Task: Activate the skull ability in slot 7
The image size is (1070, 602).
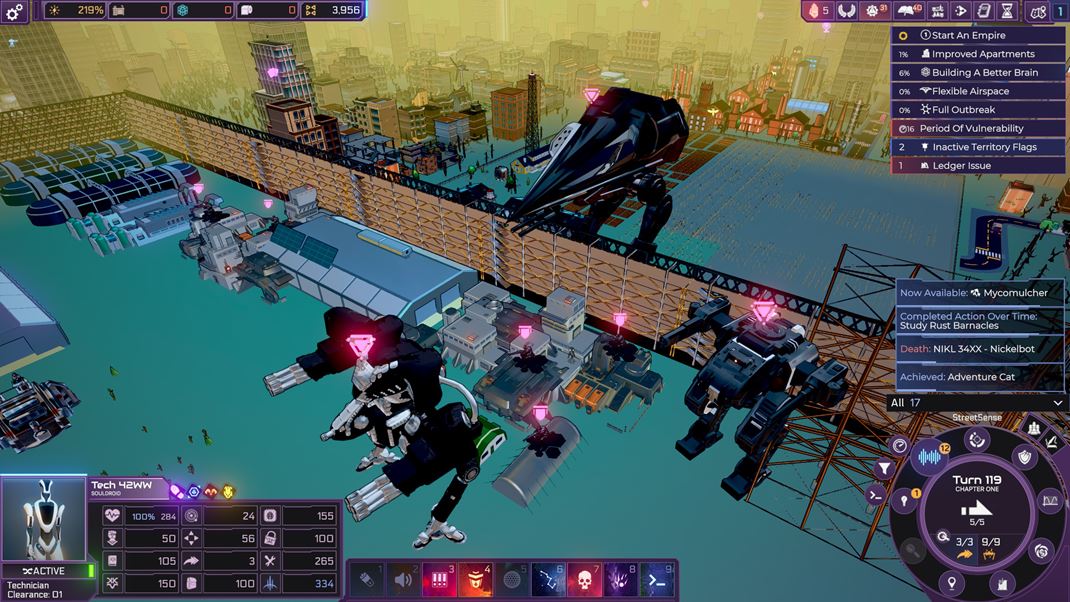Action: [585, 579]
